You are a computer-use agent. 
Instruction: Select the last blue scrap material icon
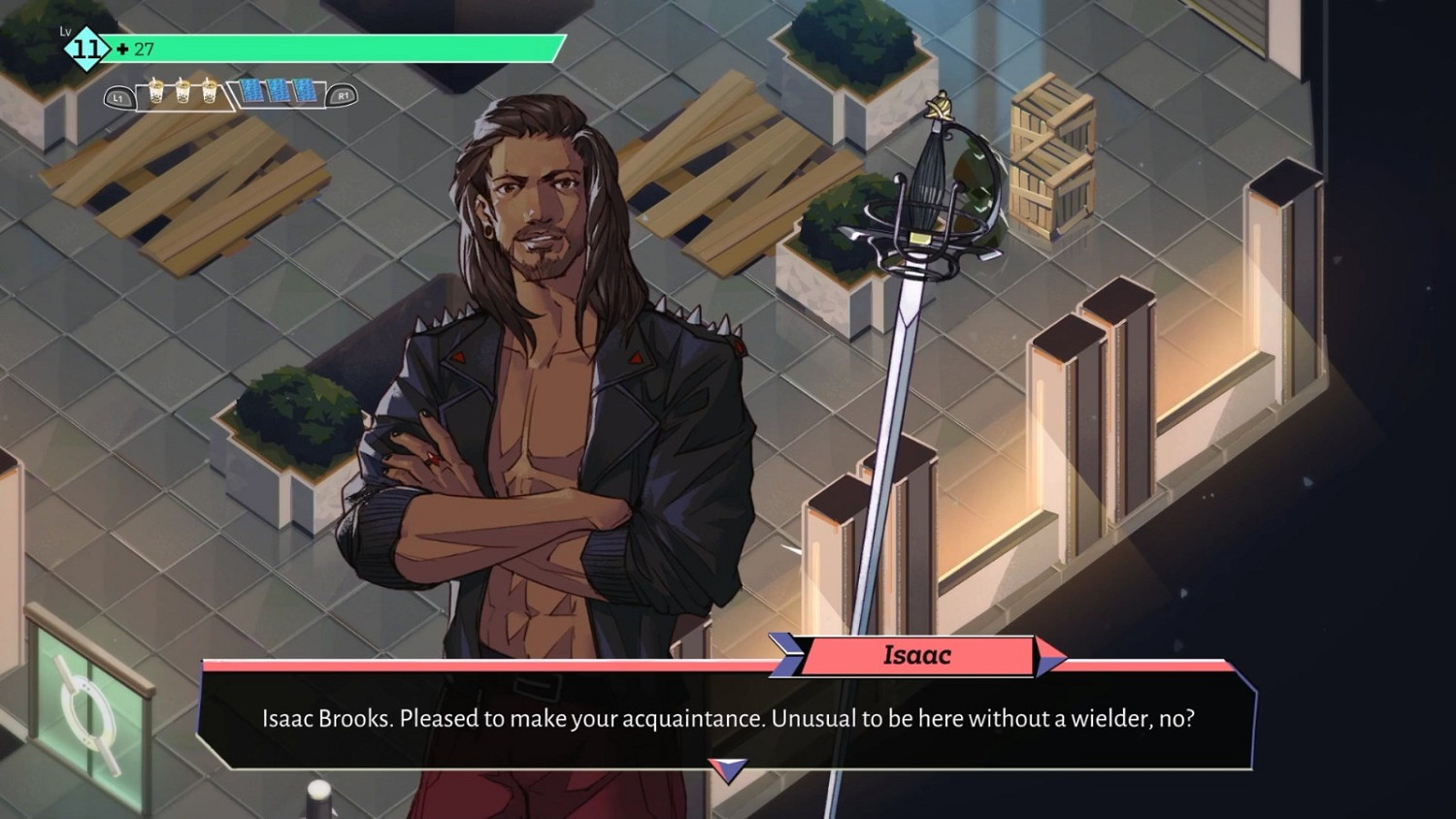303,90
